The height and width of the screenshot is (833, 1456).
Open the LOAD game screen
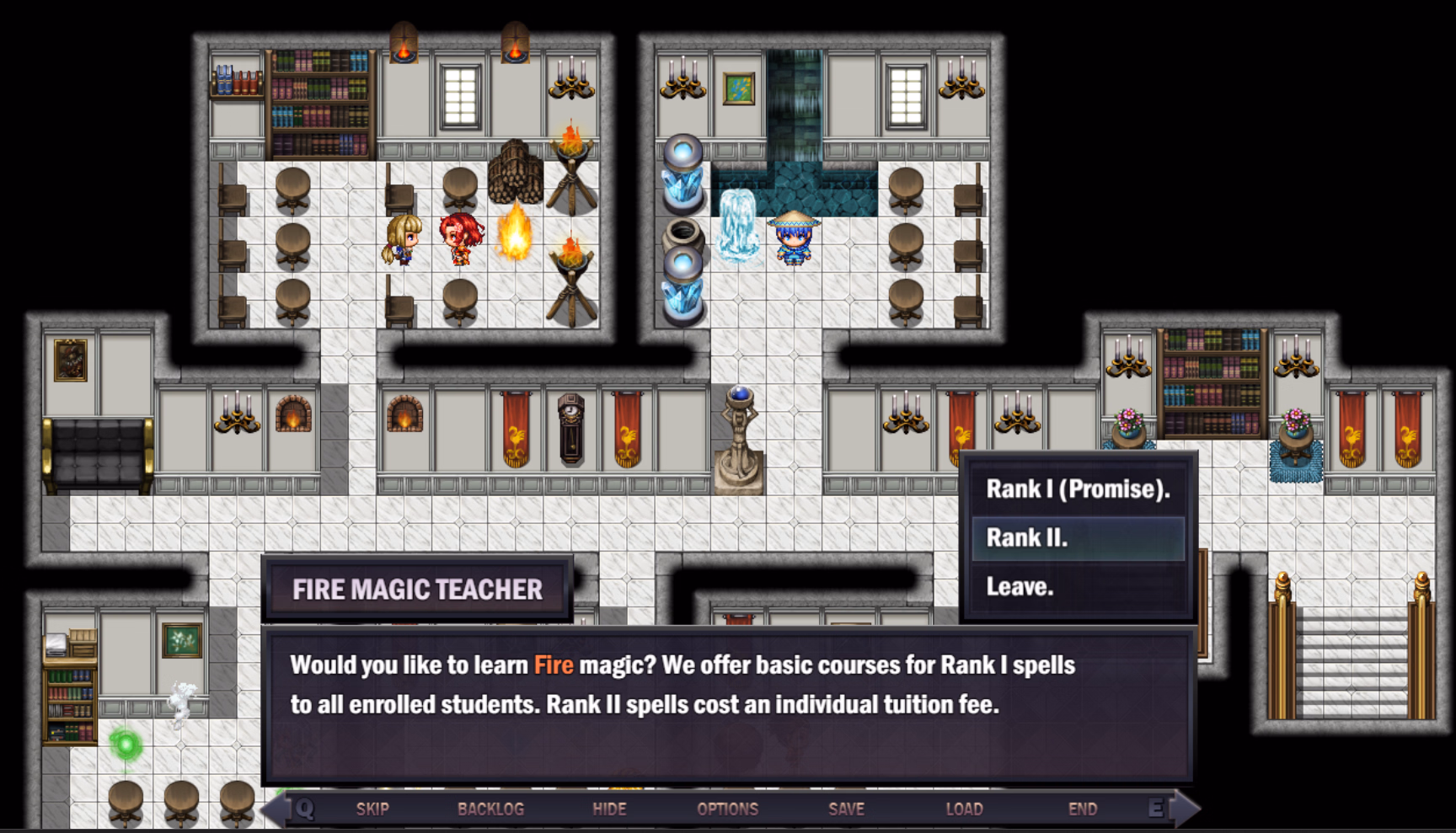[x=964, y=809]
